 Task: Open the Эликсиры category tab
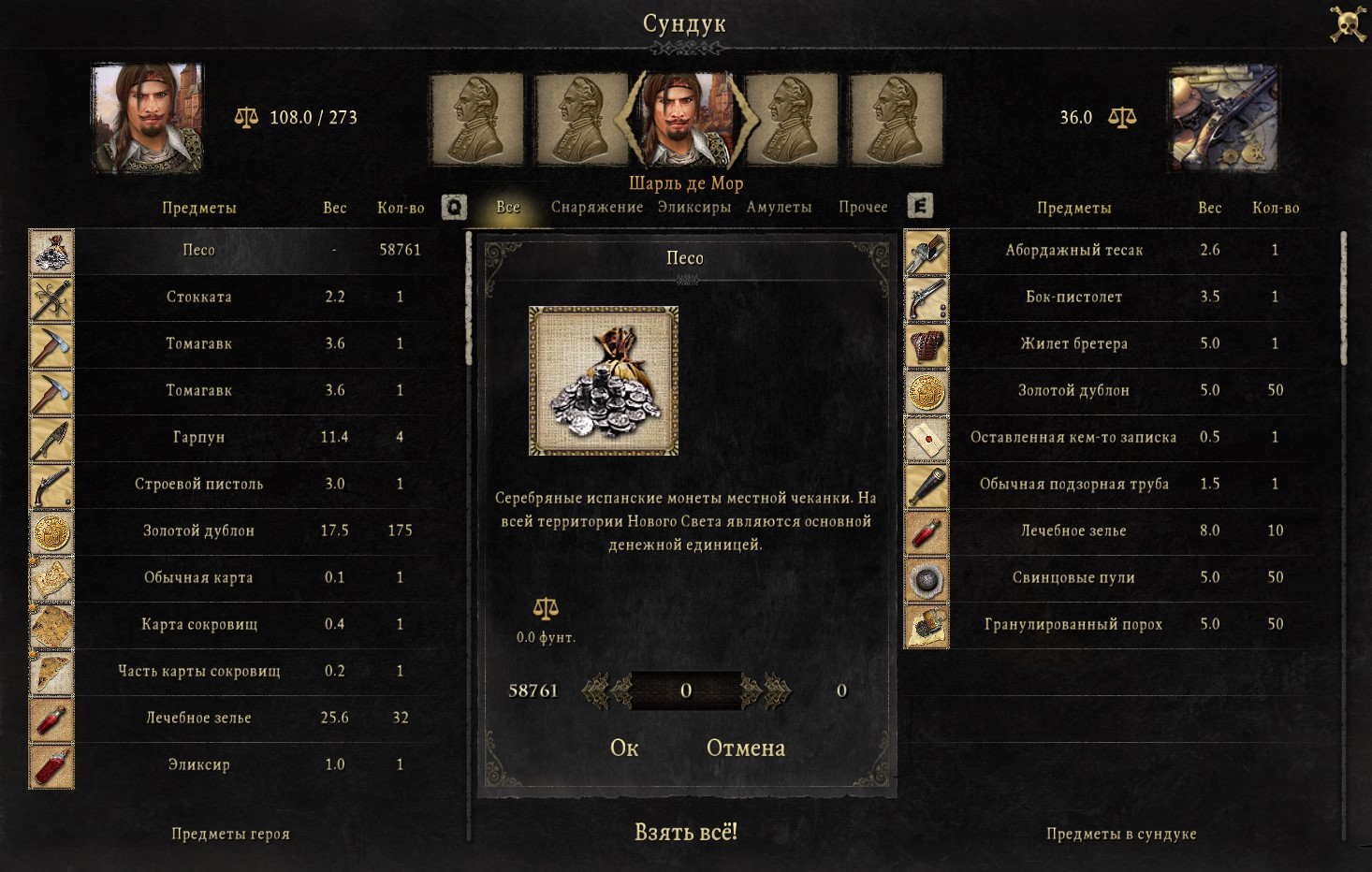click(693, 207)
